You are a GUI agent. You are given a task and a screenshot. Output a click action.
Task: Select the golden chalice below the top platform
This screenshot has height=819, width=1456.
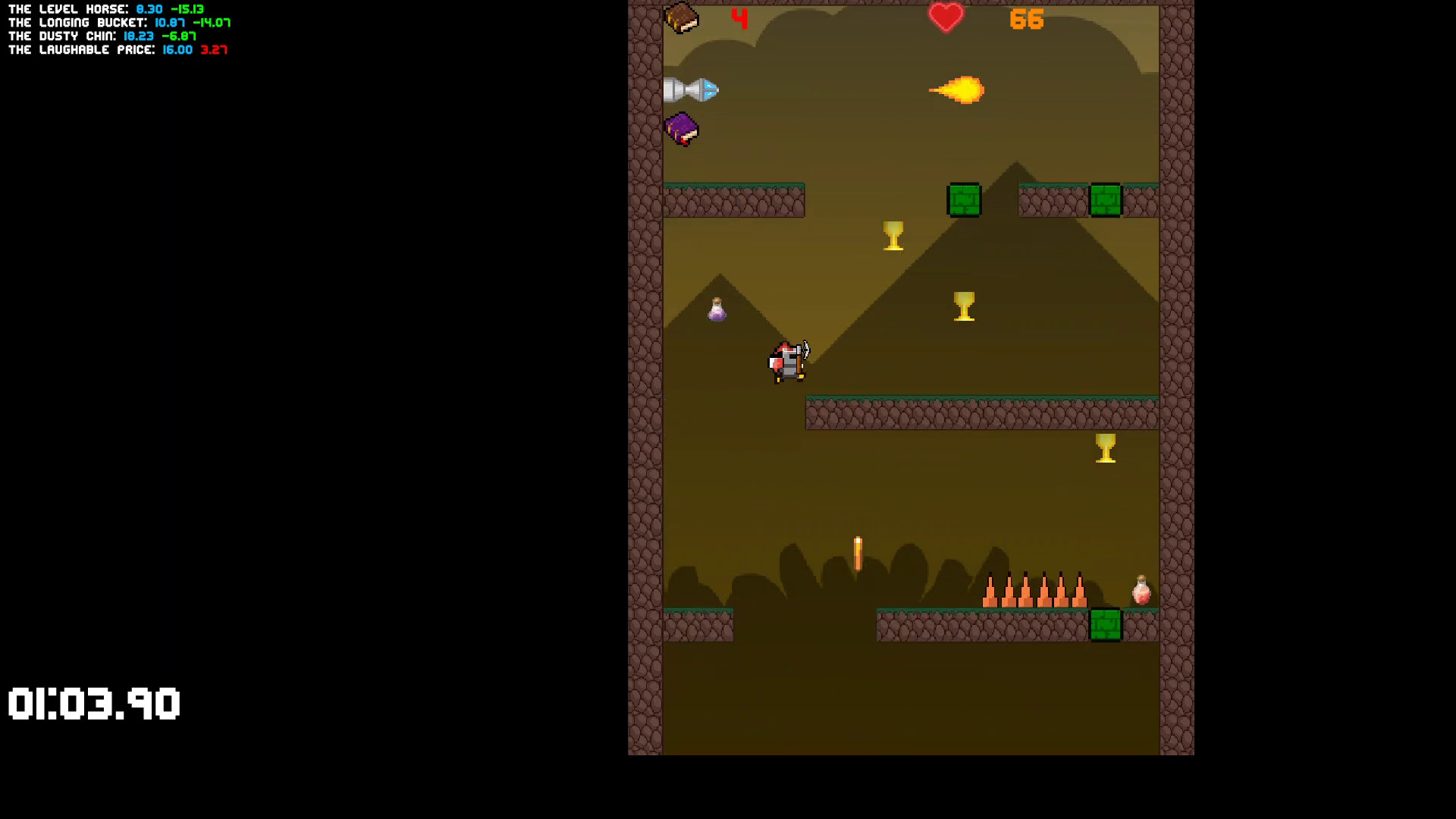click(892, 237)
